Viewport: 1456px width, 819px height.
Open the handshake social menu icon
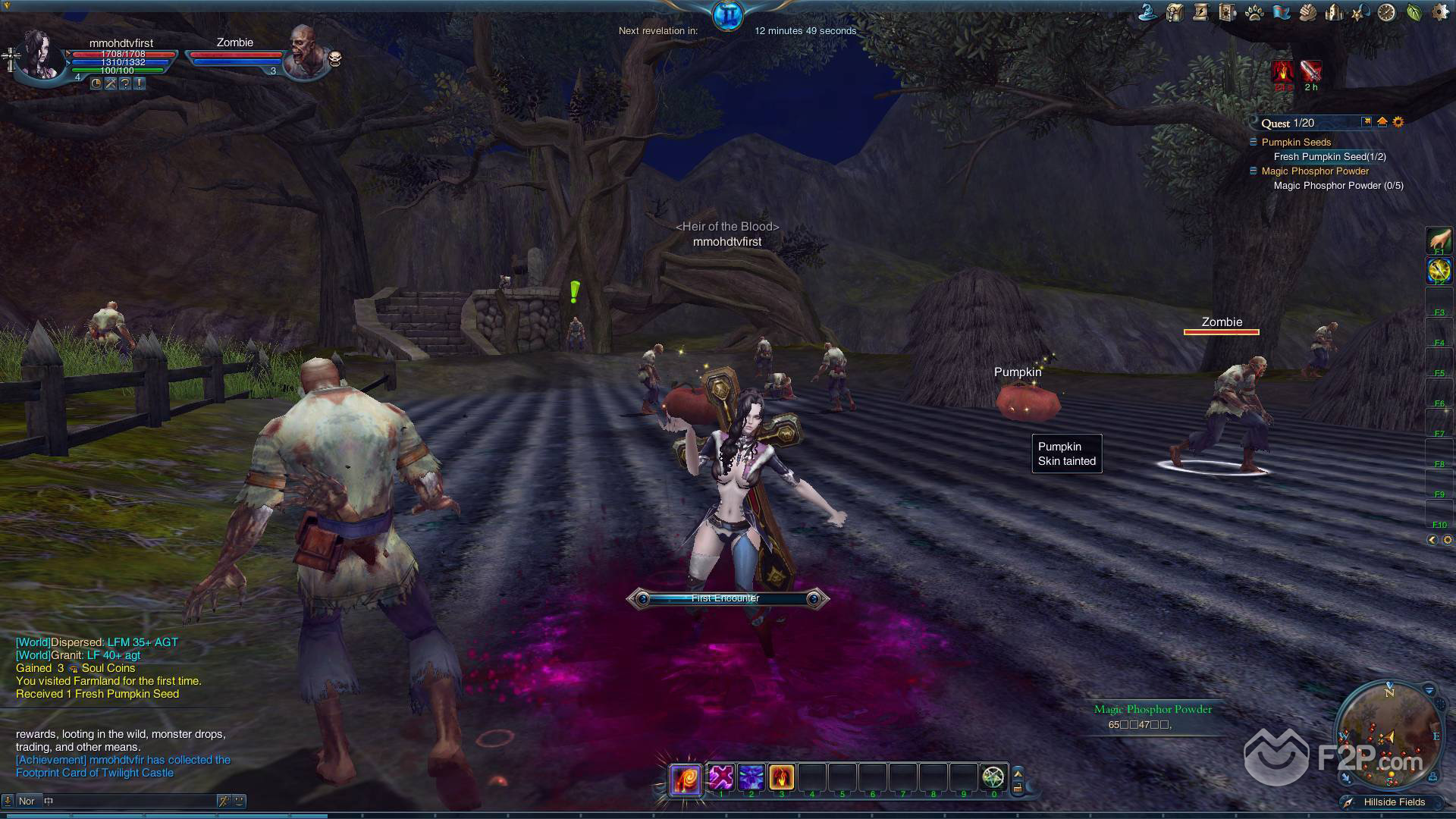[1307, 12]
